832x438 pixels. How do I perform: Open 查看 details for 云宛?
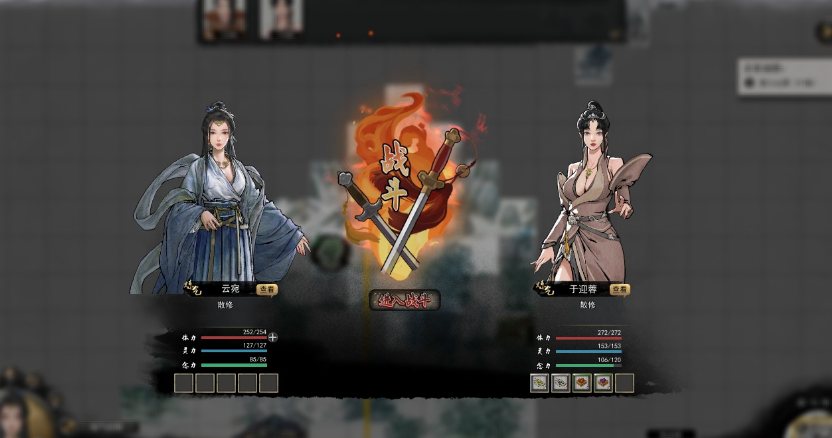[x=266, y=289]
